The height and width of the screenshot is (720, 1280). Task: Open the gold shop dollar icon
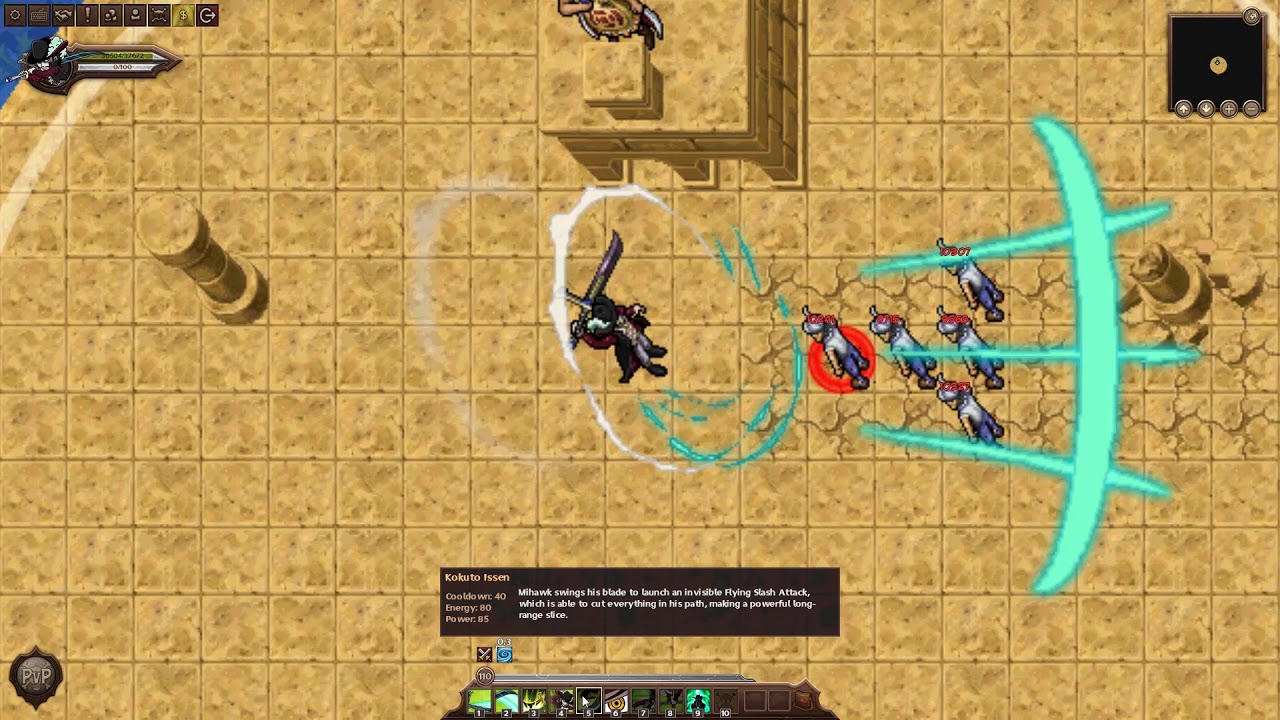(183, 15)
